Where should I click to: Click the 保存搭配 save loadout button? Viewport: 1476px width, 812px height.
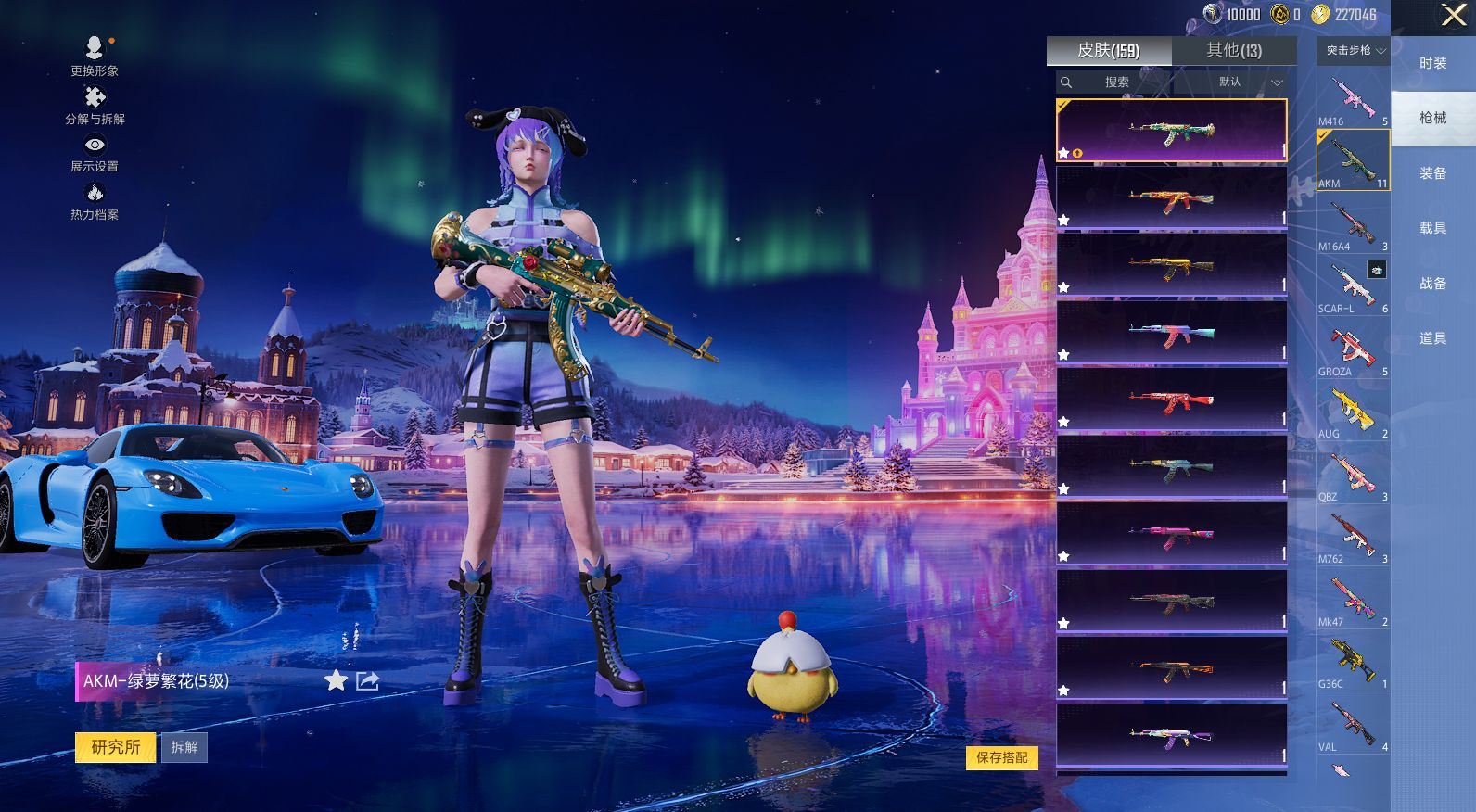tap(1001, 757)
